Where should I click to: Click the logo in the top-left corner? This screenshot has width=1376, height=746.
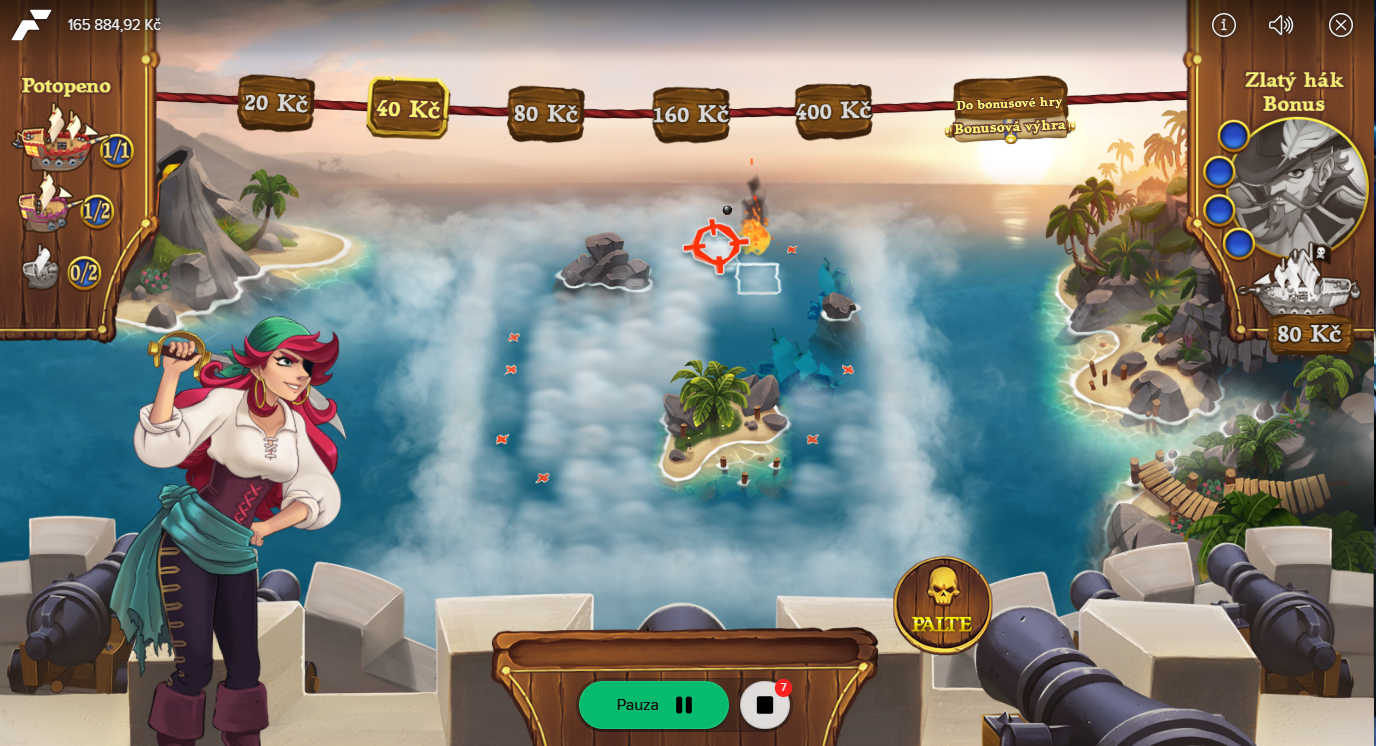coord(31,25)
